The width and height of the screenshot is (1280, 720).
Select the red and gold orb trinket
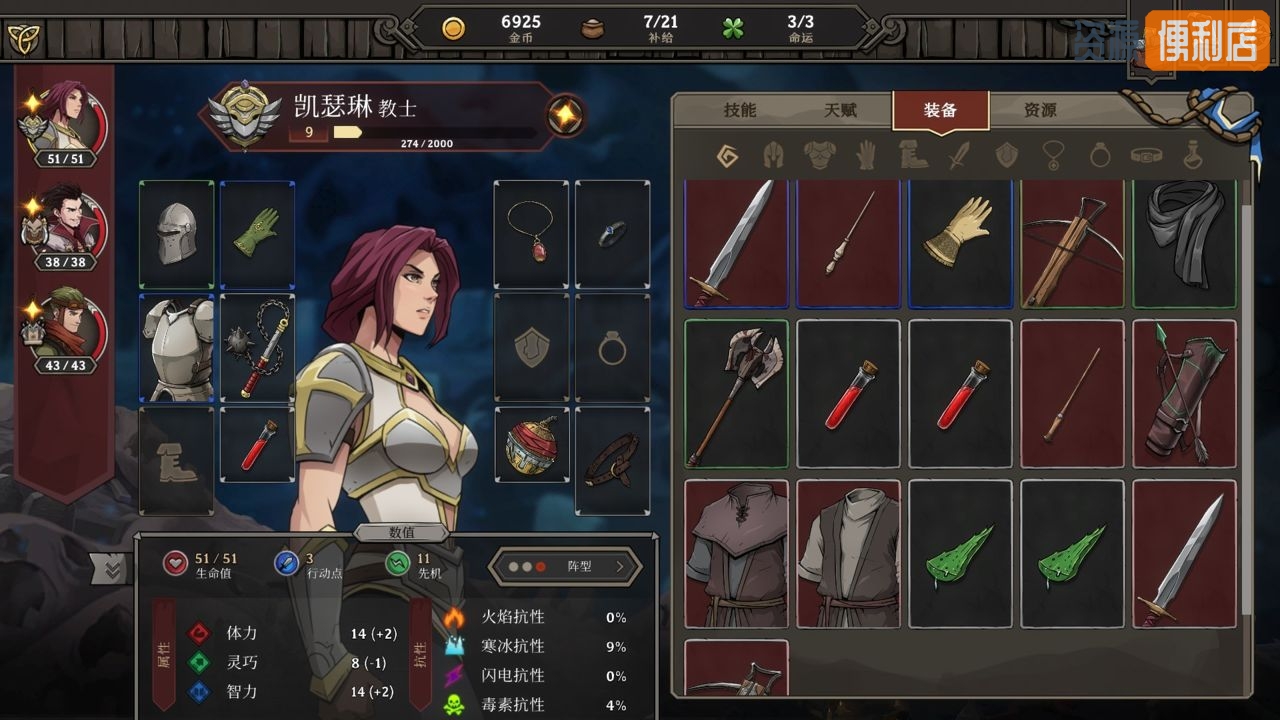[531, 446]
